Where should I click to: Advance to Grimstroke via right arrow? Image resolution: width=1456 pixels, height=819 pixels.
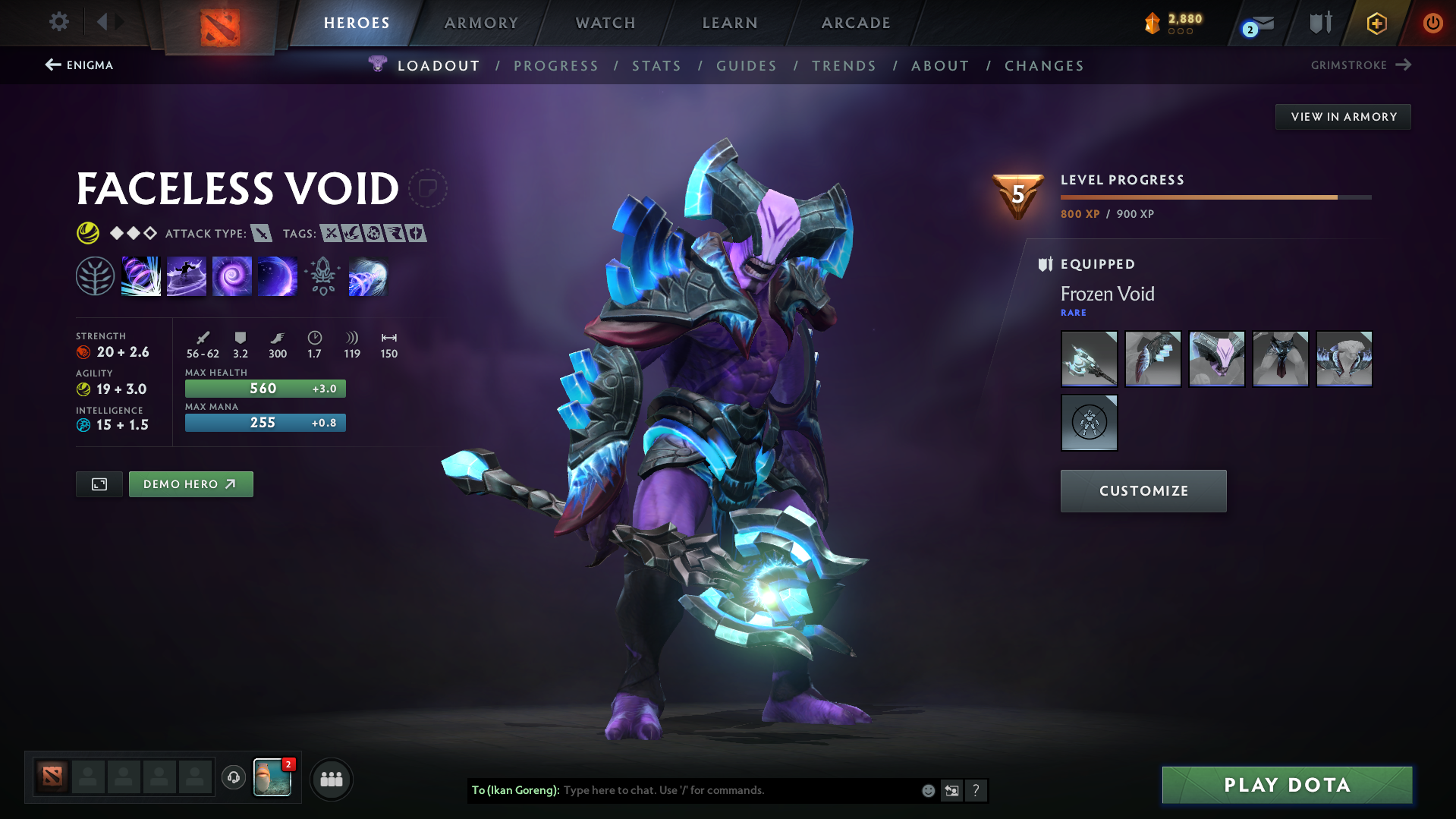click(x=1403, y=65)
